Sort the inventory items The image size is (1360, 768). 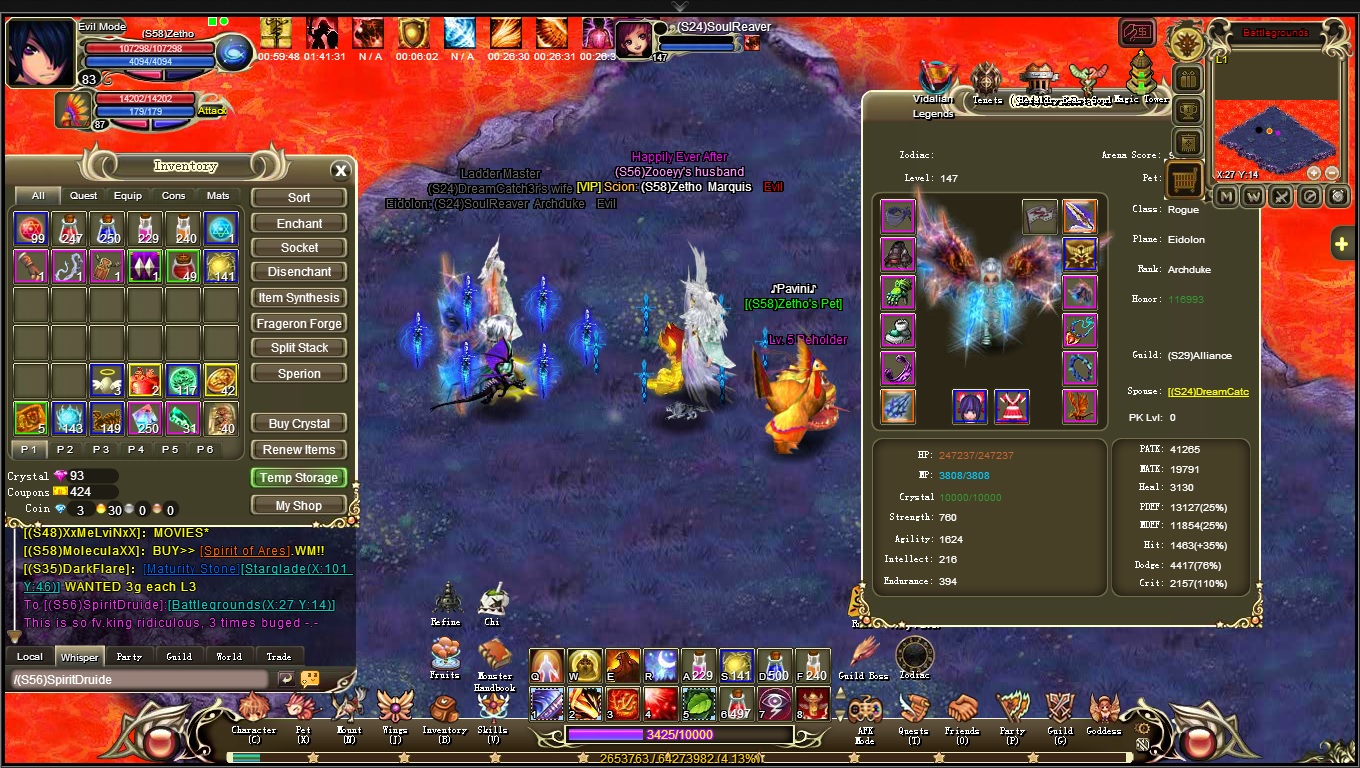299,198
